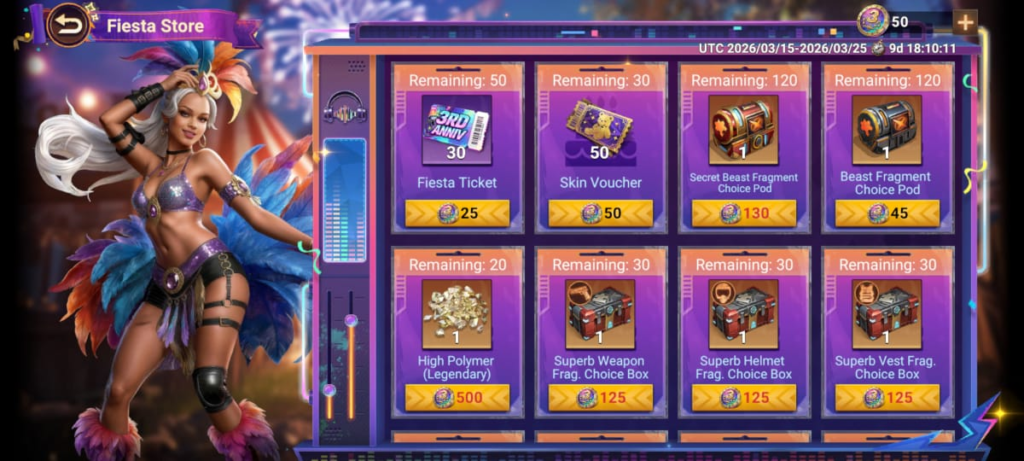Inspect the 3rd Anniv Fiesta Ticket icon

coord(457,129)
